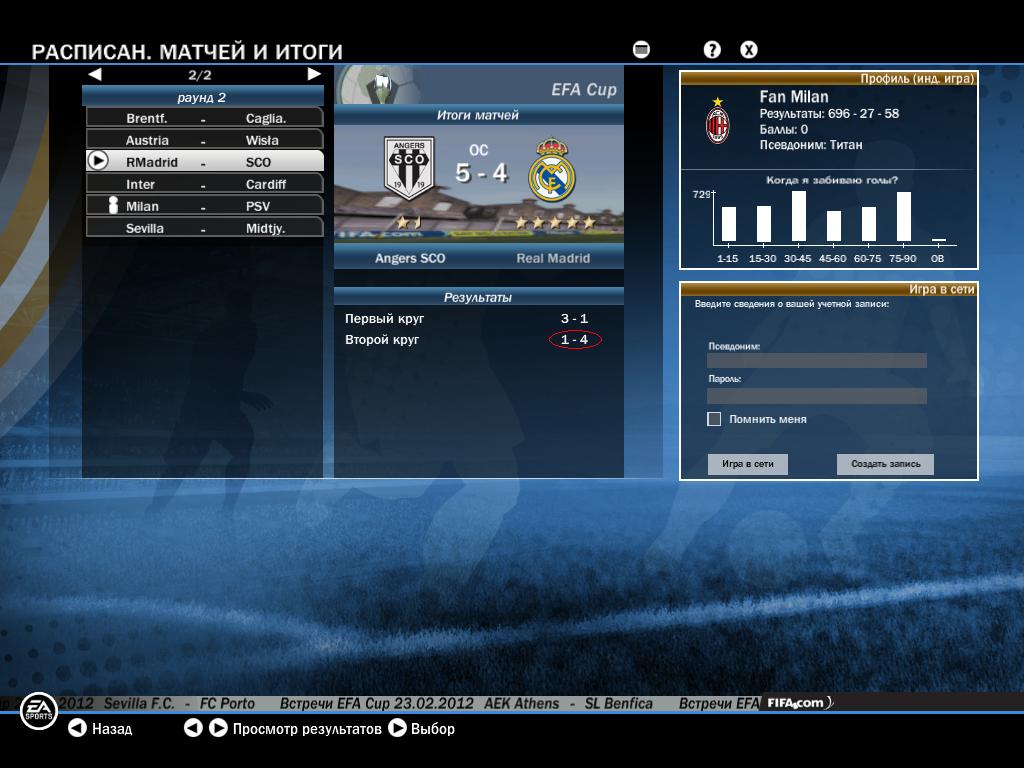Choose the Austria - Wisła fixture
This screenshot has width=1024, height=768.
click(x=204, y=140)
